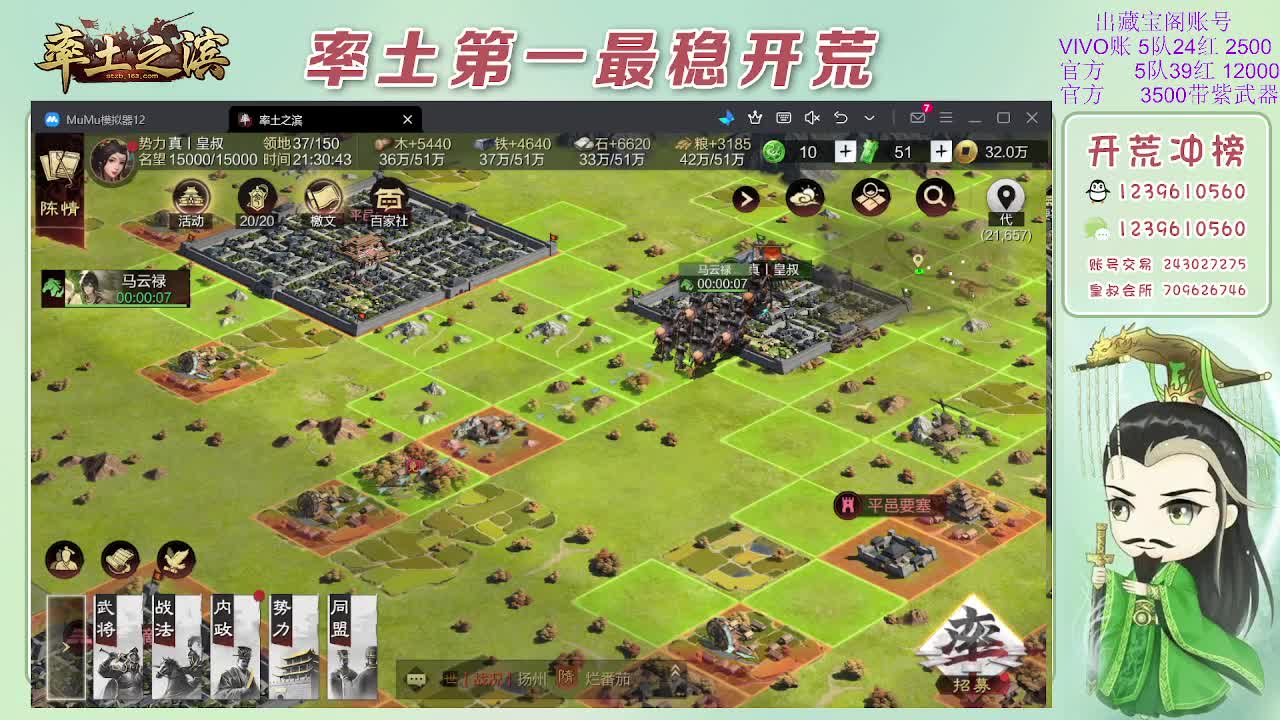This screenshot has width=1280, height=720.
Task: Open the mini-map overview icon
Action: pos(869,196)
